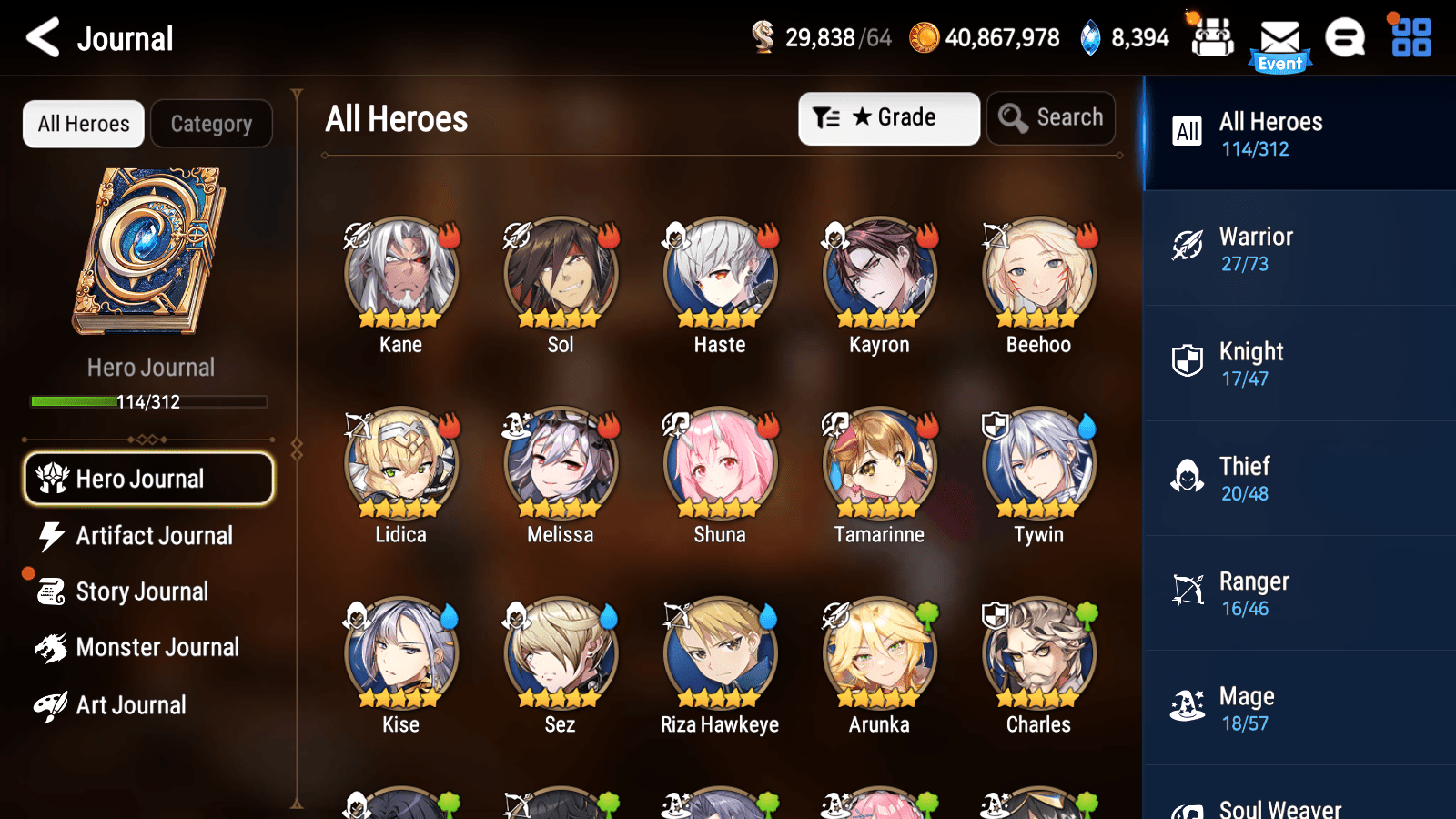Screen dimensions: 1456x819
Task: Tap the package icon in the top bar
Action: [x=1212, y=37]
